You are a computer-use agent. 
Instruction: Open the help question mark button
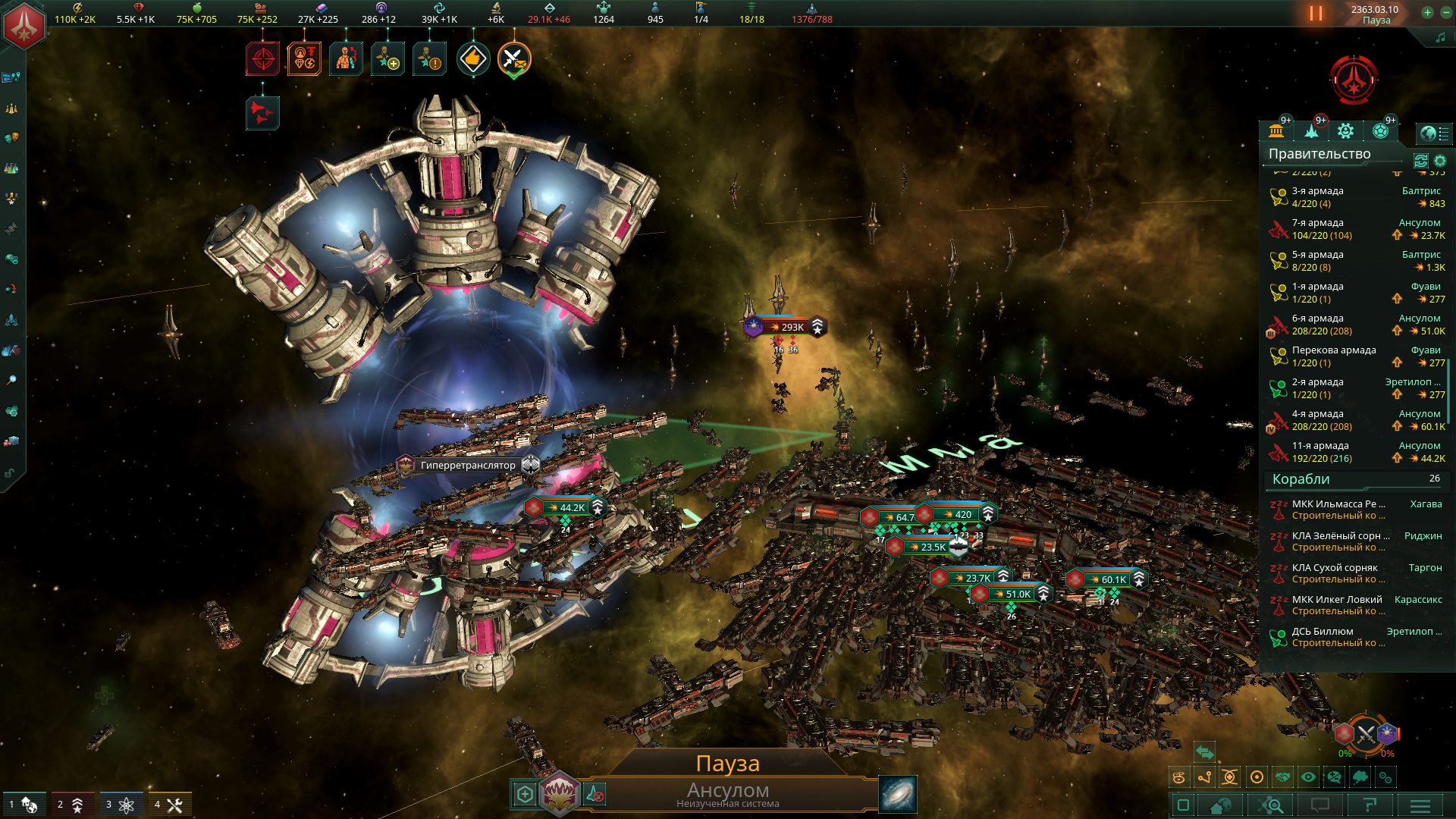coord(1370,805)
